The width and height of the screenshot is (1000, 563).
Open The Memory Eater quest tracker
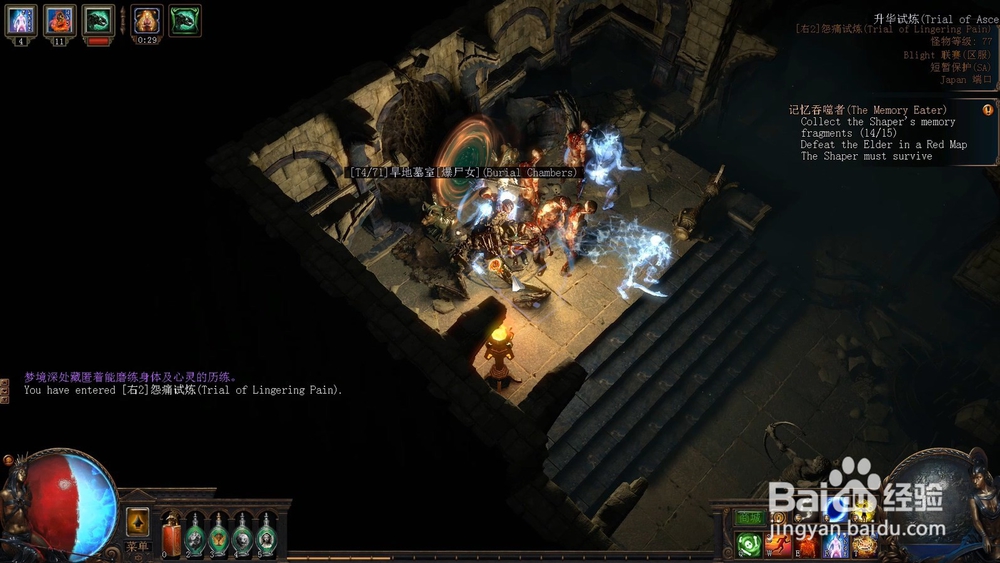868,110
